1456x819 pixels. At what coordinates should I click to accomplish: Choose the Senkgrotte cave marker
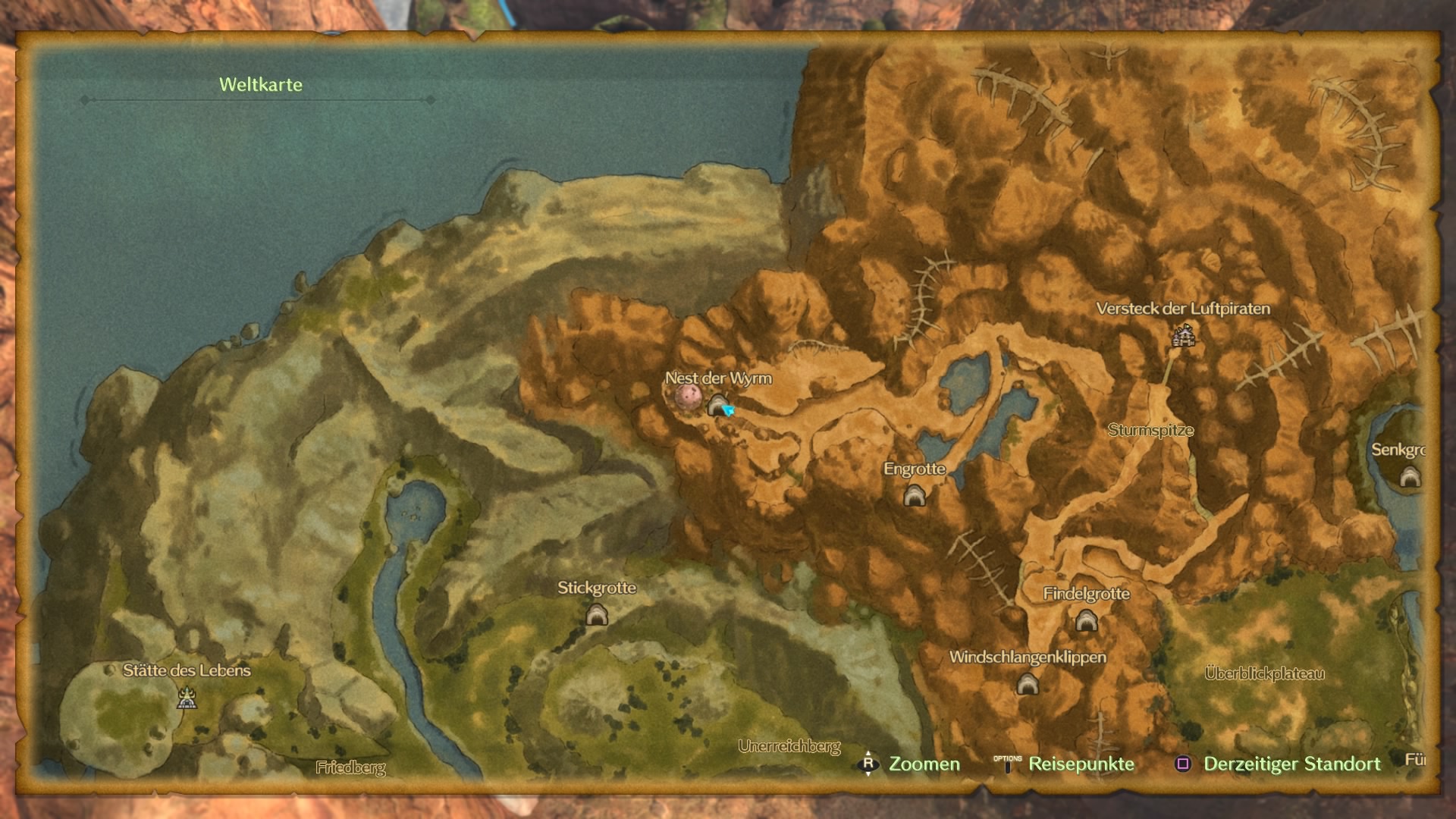pyautogui.click(x=1410, y=477)
